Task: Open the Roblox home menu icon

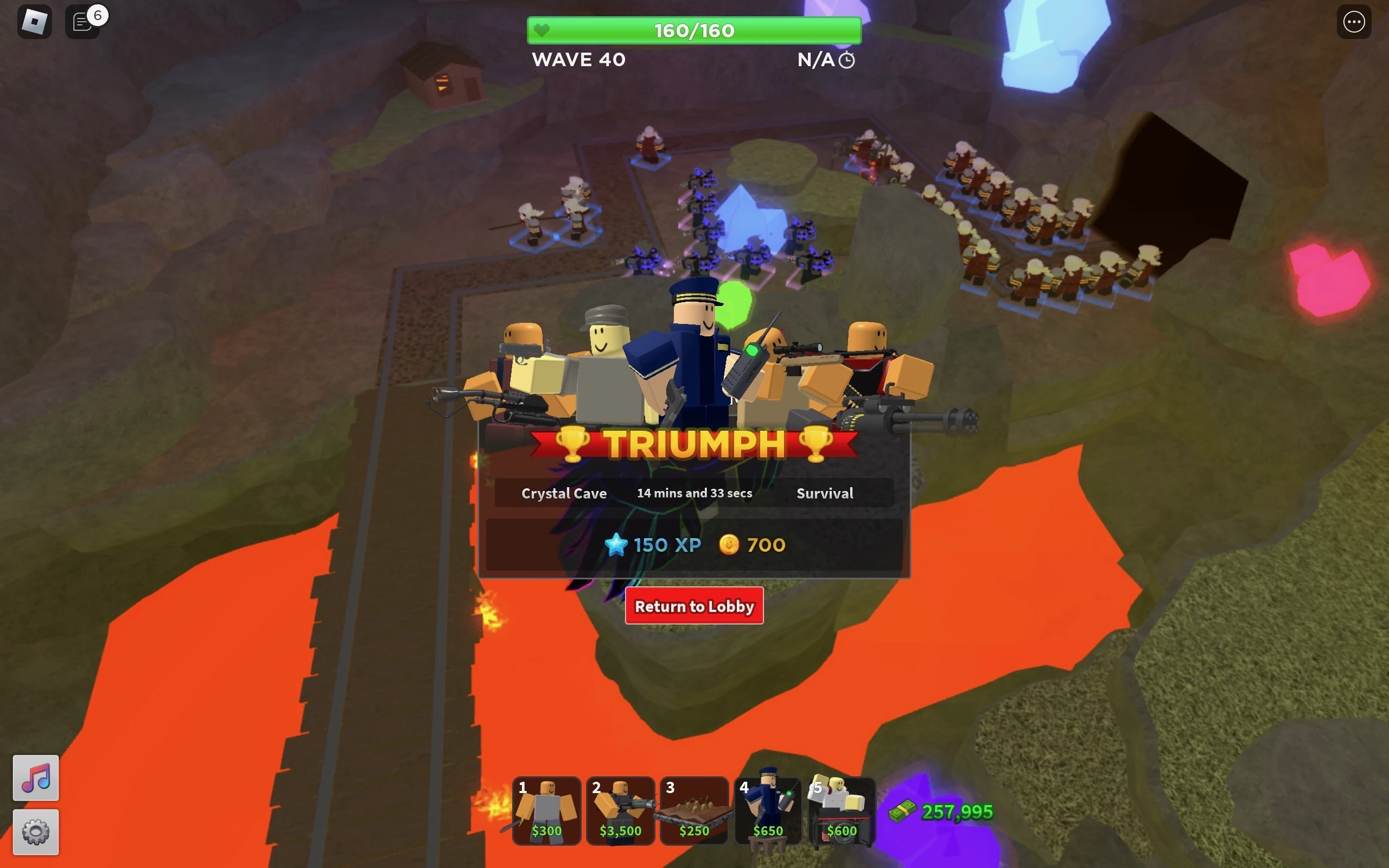Action: (x=34, y=21)
